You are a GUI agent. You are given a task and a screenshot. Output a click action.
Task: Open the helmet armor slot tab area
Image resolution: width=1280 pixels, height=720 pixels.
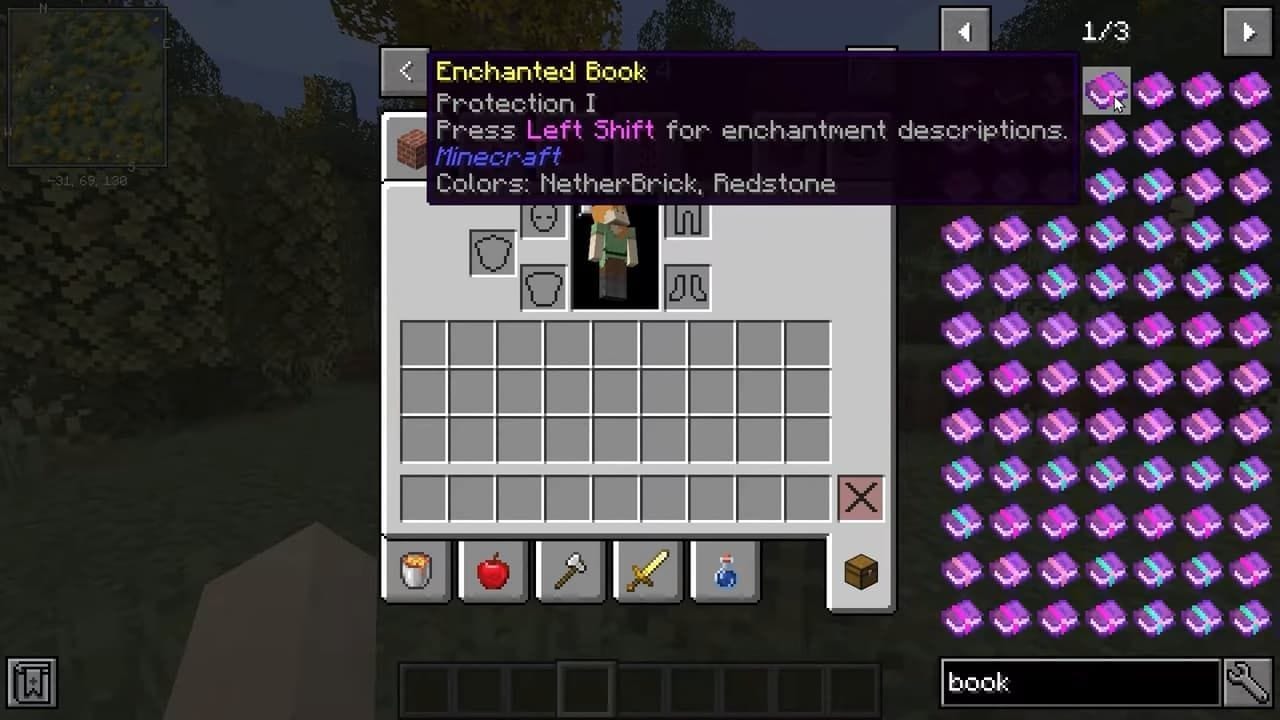(x=541, y=218)
